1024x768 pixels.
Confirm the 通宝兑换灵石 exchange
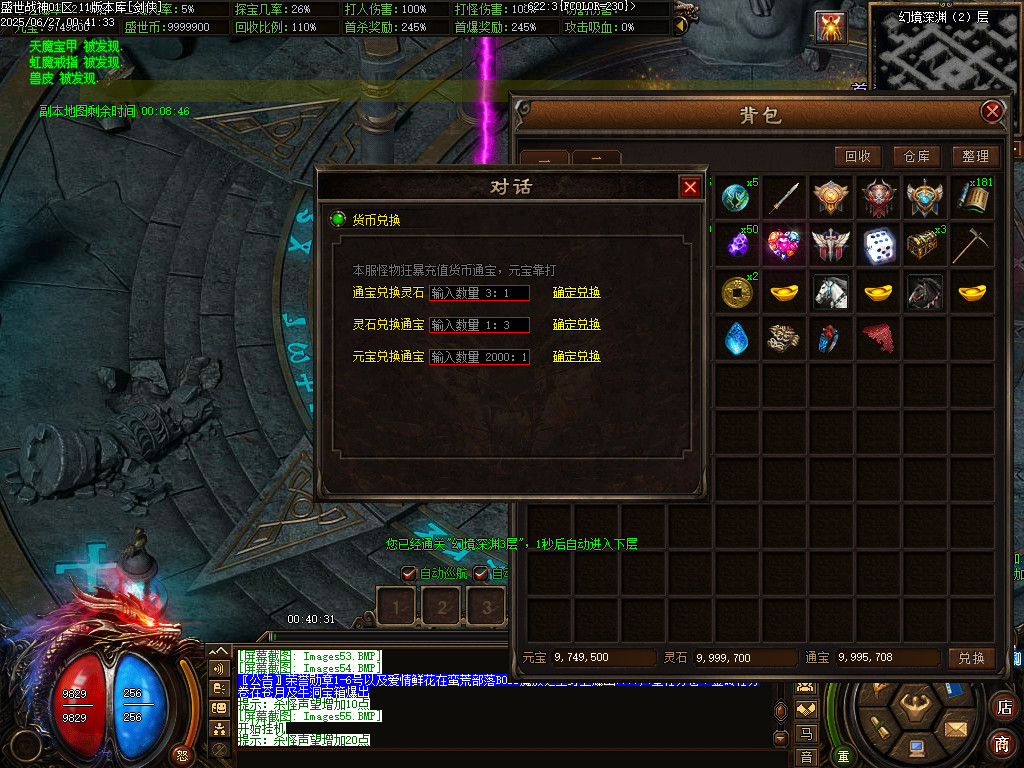coord(577,293)
